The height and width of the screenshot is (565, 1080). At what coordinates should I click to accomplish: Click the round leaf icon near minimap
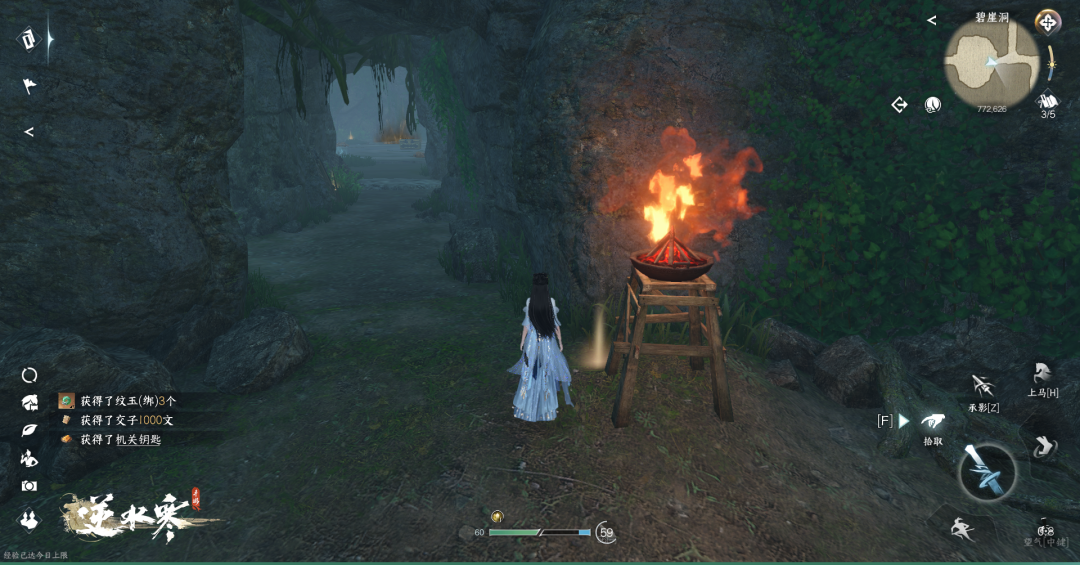coord(932,104)
